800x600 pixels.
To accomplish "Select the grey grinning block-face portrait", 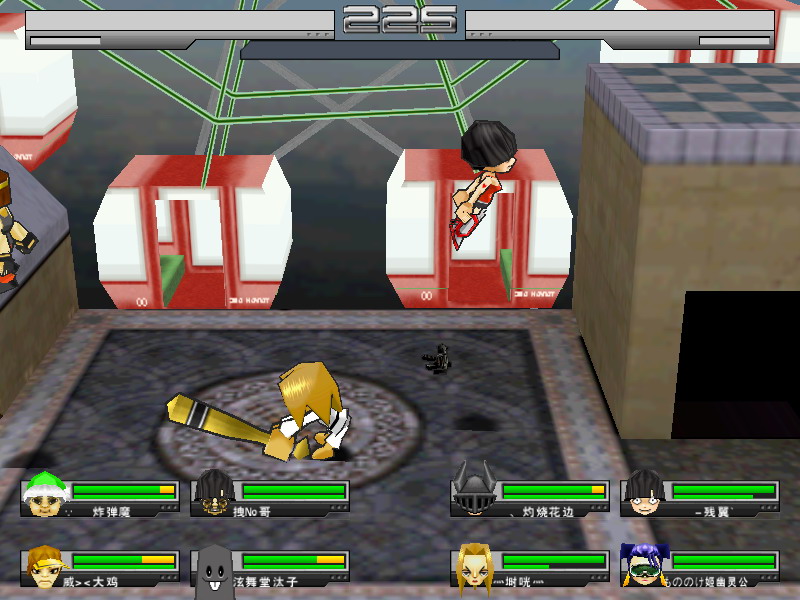I will tap(213, 567).
